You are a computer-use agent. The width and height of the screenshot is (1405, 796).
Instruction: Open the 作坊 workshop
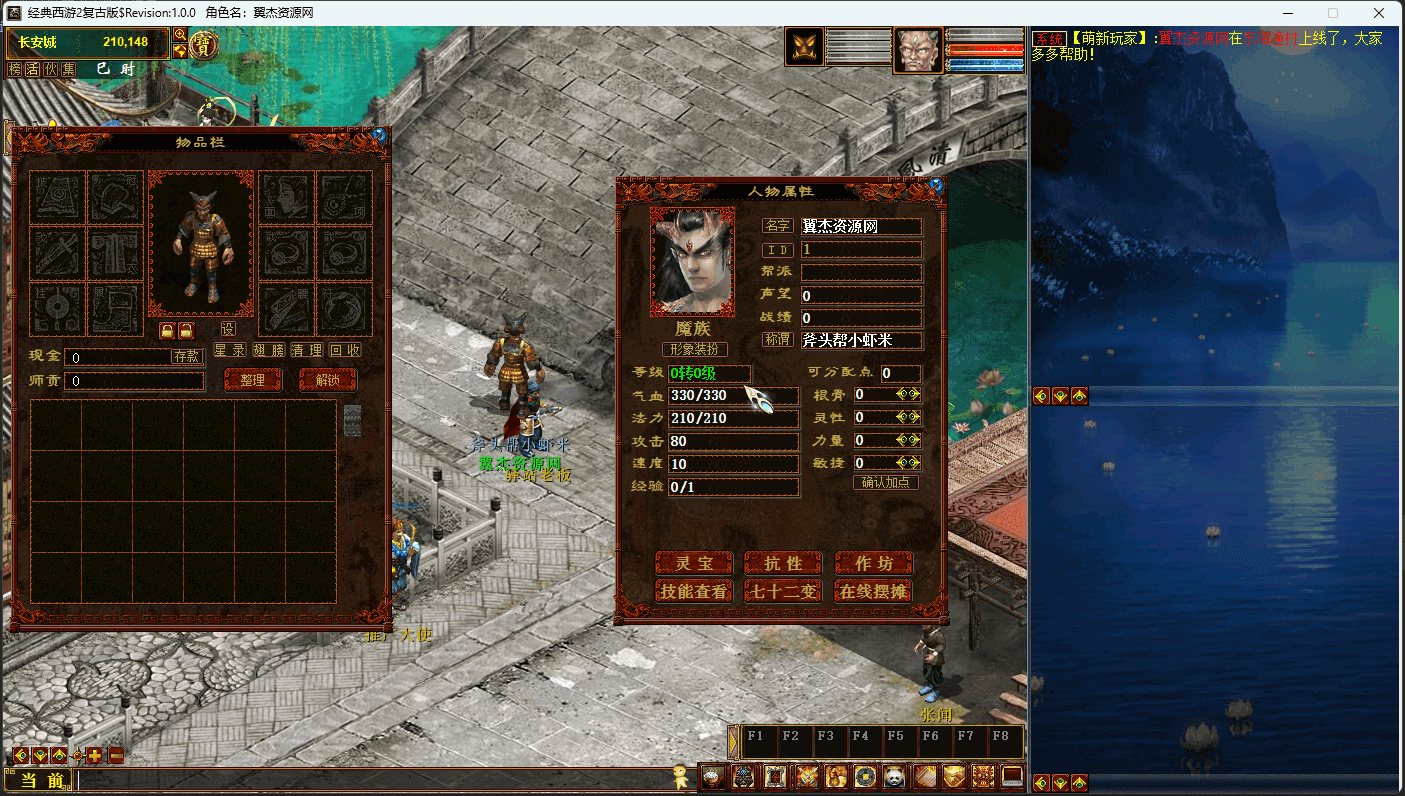(873, 564)
